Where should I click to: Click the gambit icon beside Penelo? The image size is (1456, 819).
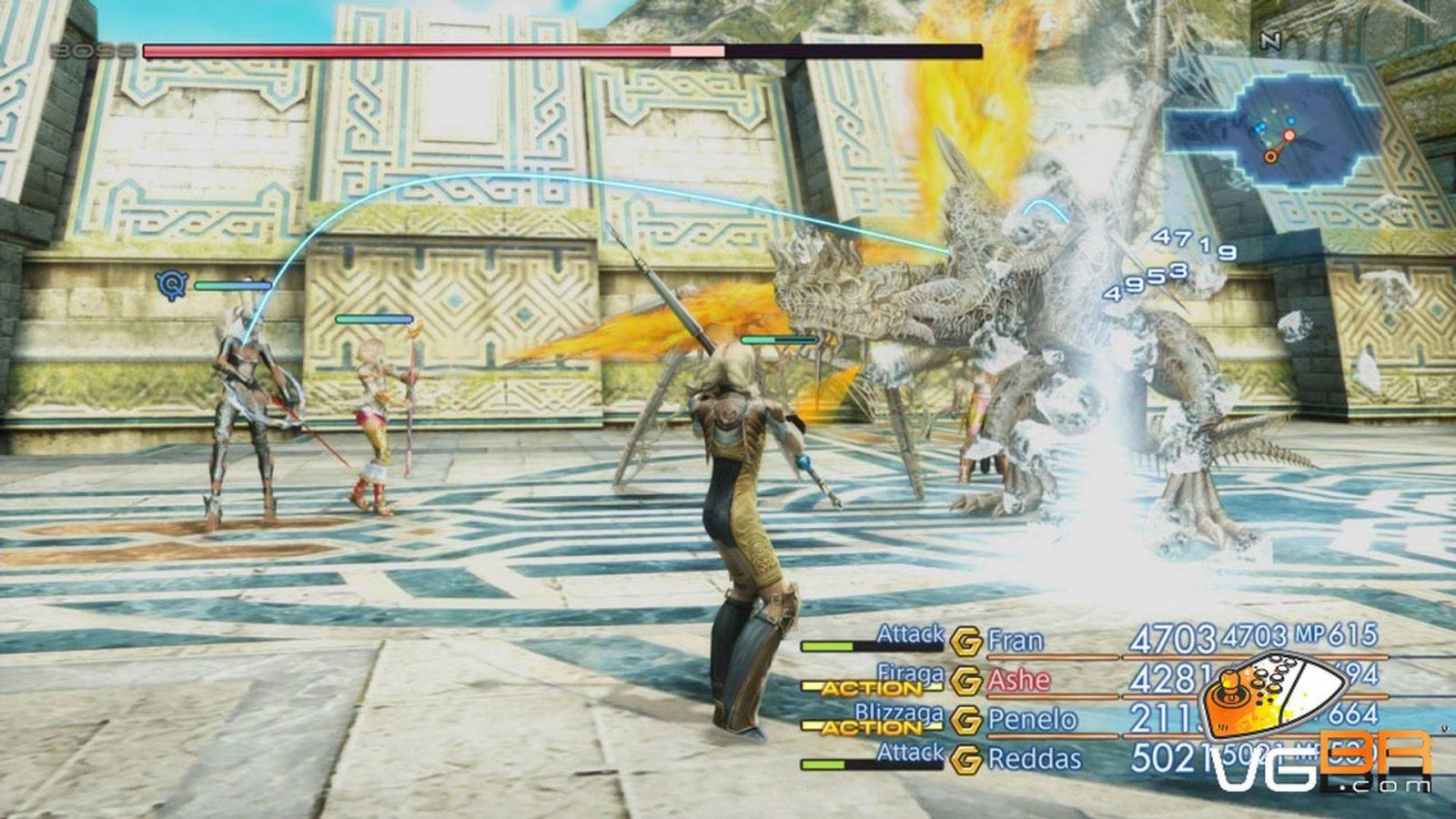point(966,720)
